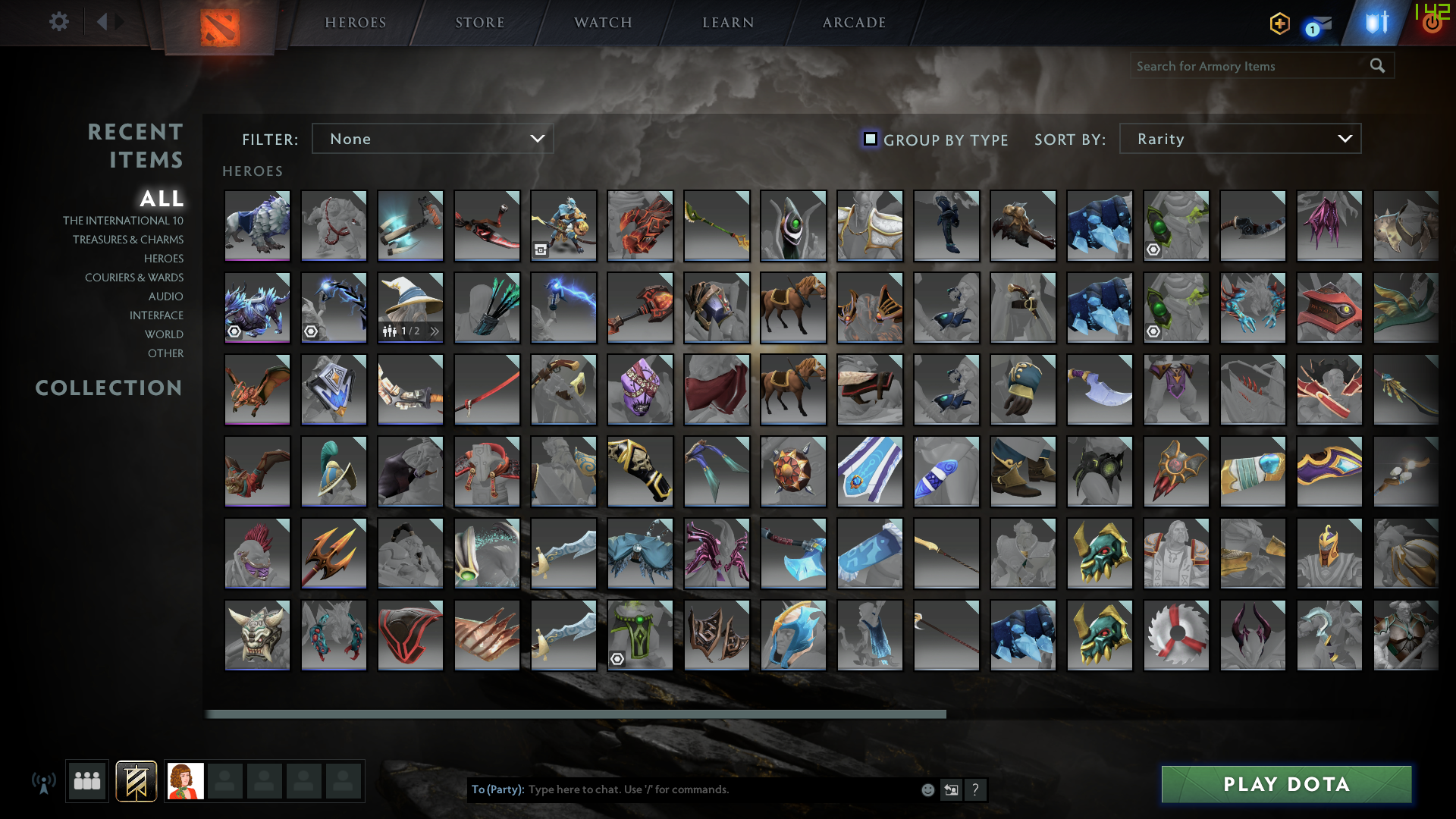Click the PLAY DOTA button
Image resolution: width=1456 pixels, height=819 pixels.
click(1285, 784)
